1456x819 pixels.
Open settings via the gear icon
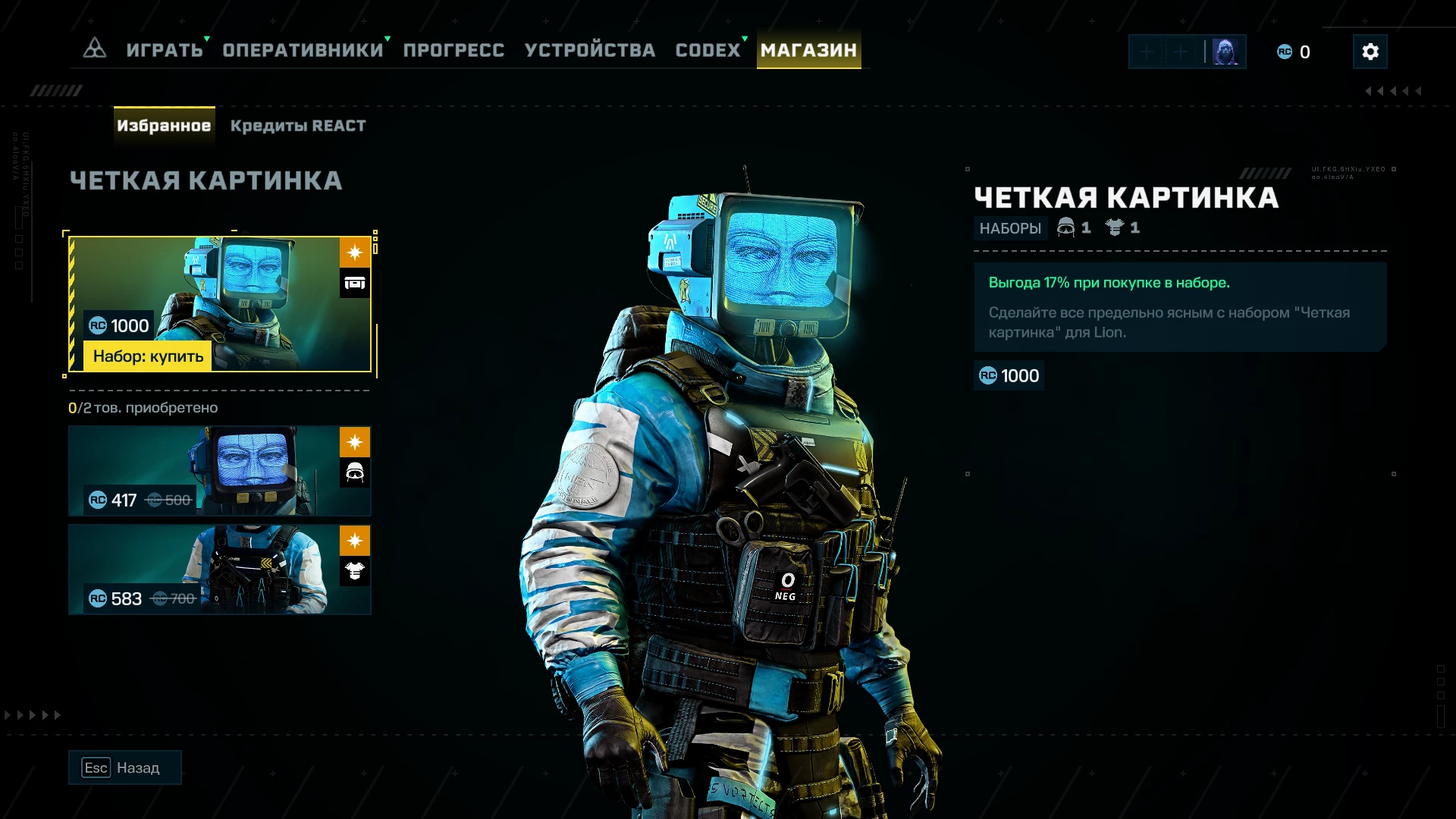click(x=1370, y=52)
